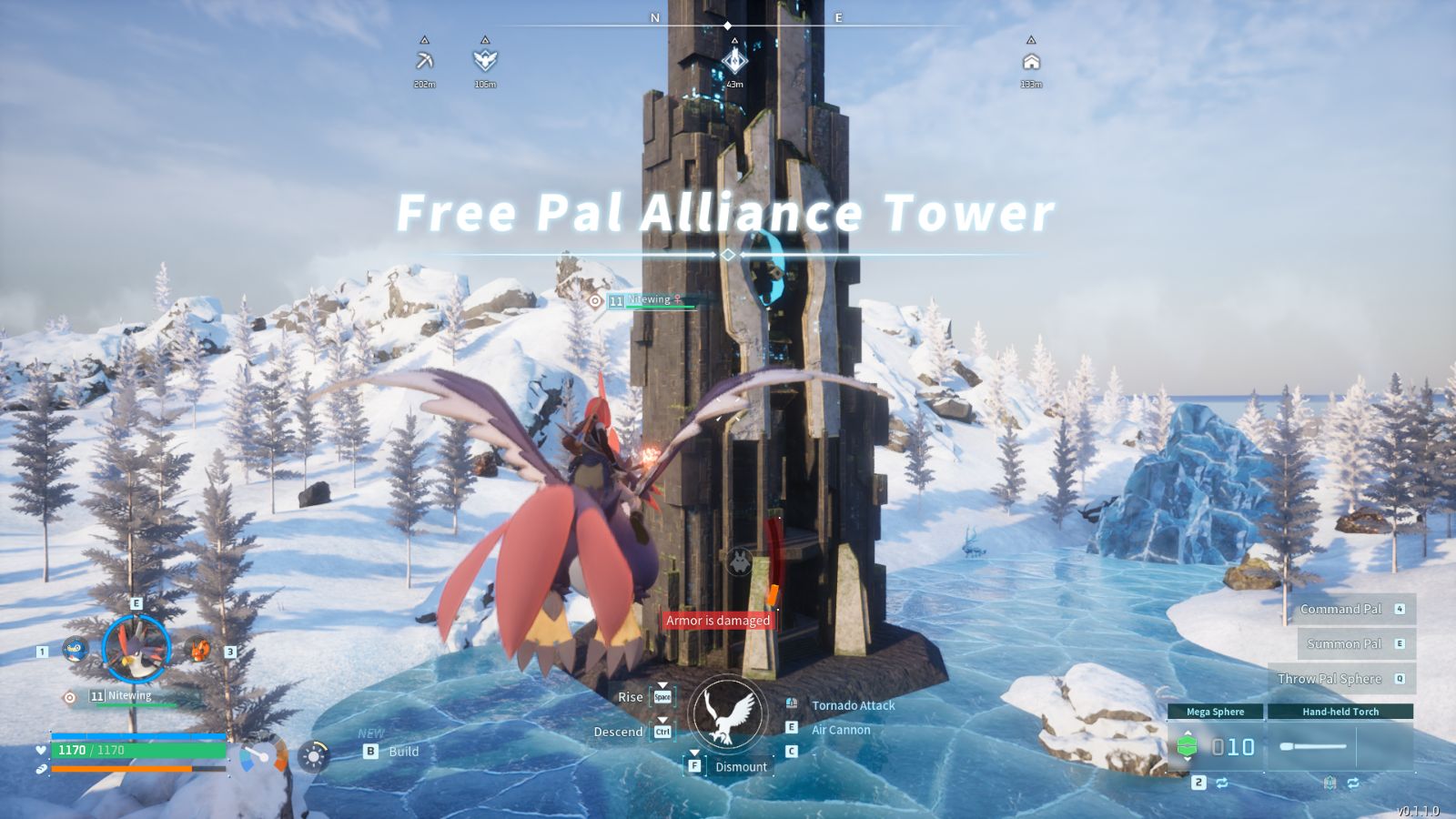Screen dimensions: 1456x819
Task: Click the green Mega Sphere item icon
Action: (x=1188, y=746)
